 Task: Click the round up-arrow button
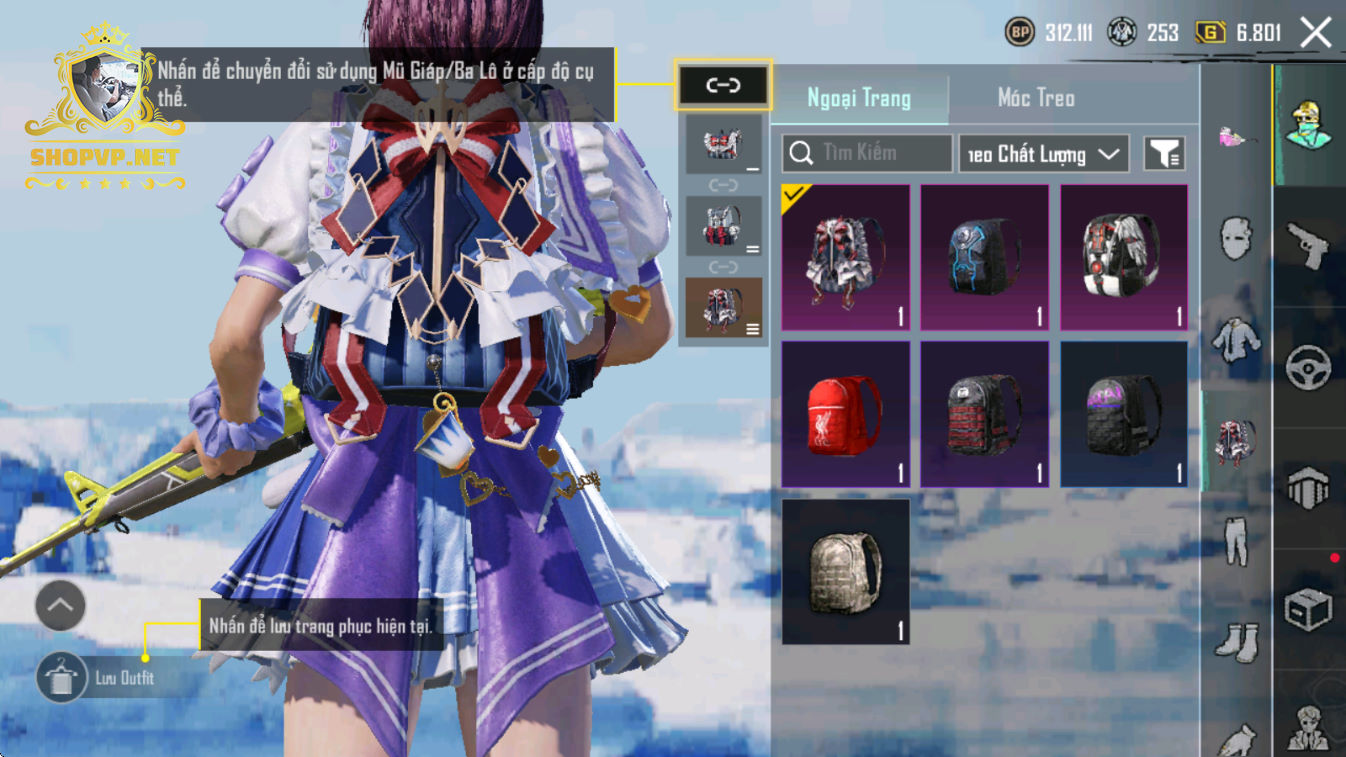pos(60,605)
